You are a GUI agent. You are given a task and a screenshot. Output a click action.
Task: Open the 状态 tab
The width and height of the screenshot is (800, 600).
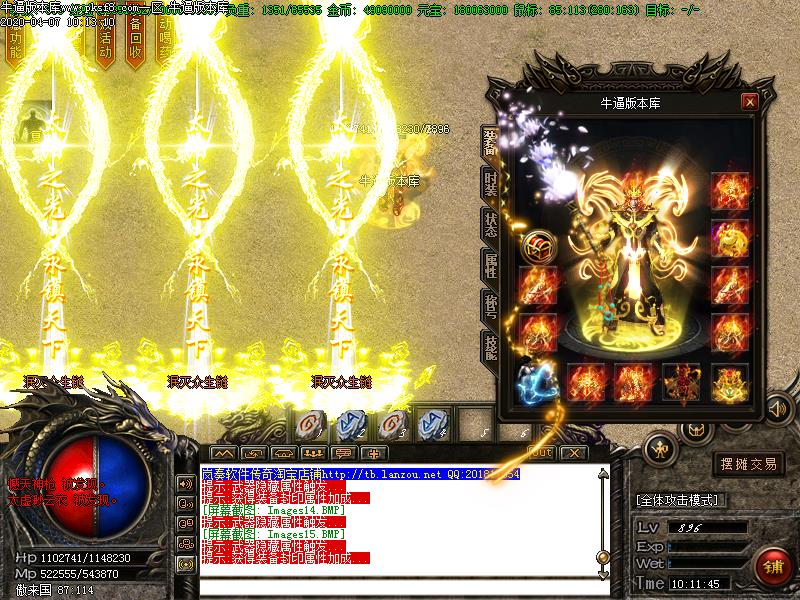491,223
